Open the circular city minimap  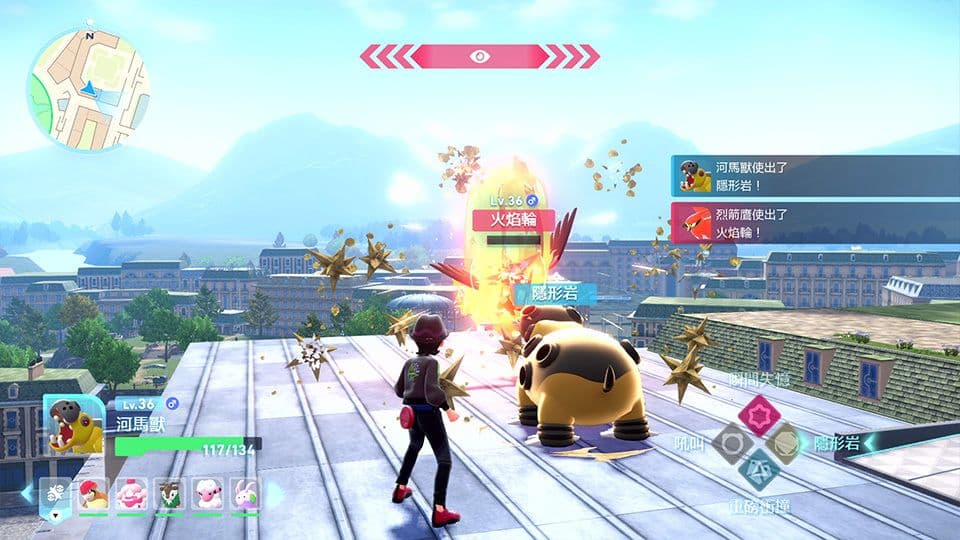click(x=88, y=90)
